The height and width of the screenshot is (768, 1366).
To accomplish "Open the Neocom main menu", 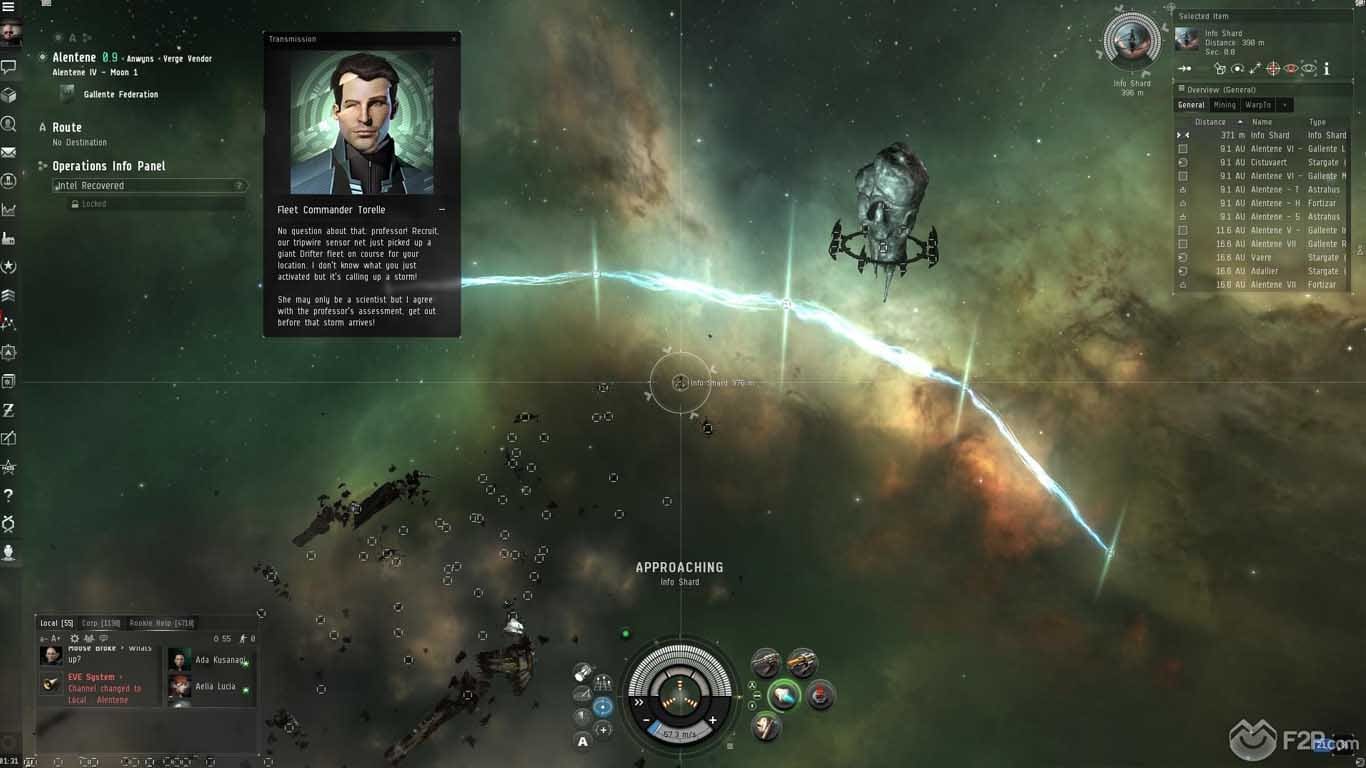I will pyautogui.click(x=9, y=6).
